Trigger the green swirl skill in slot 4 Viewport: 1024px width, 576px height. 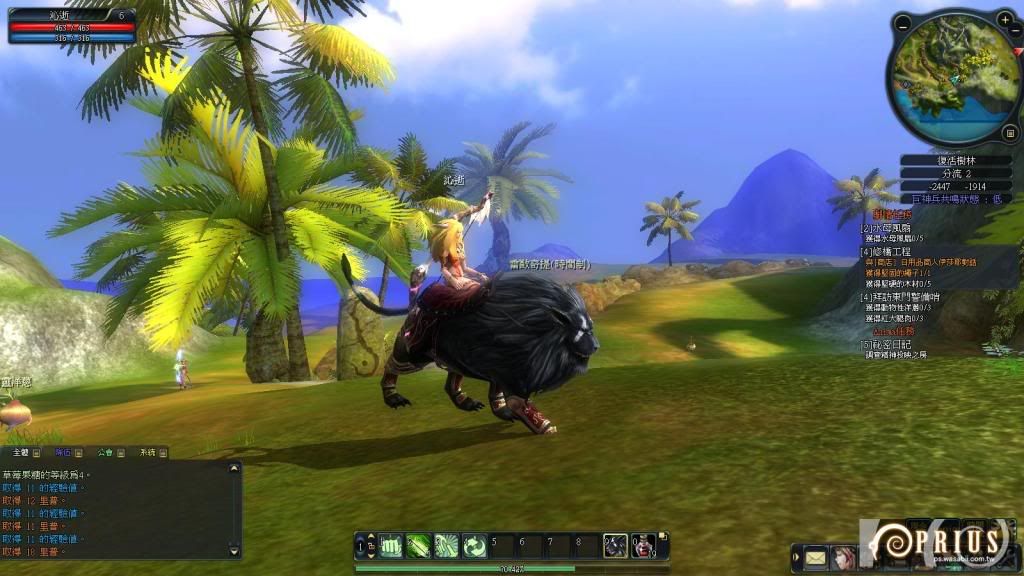[474, 545]
